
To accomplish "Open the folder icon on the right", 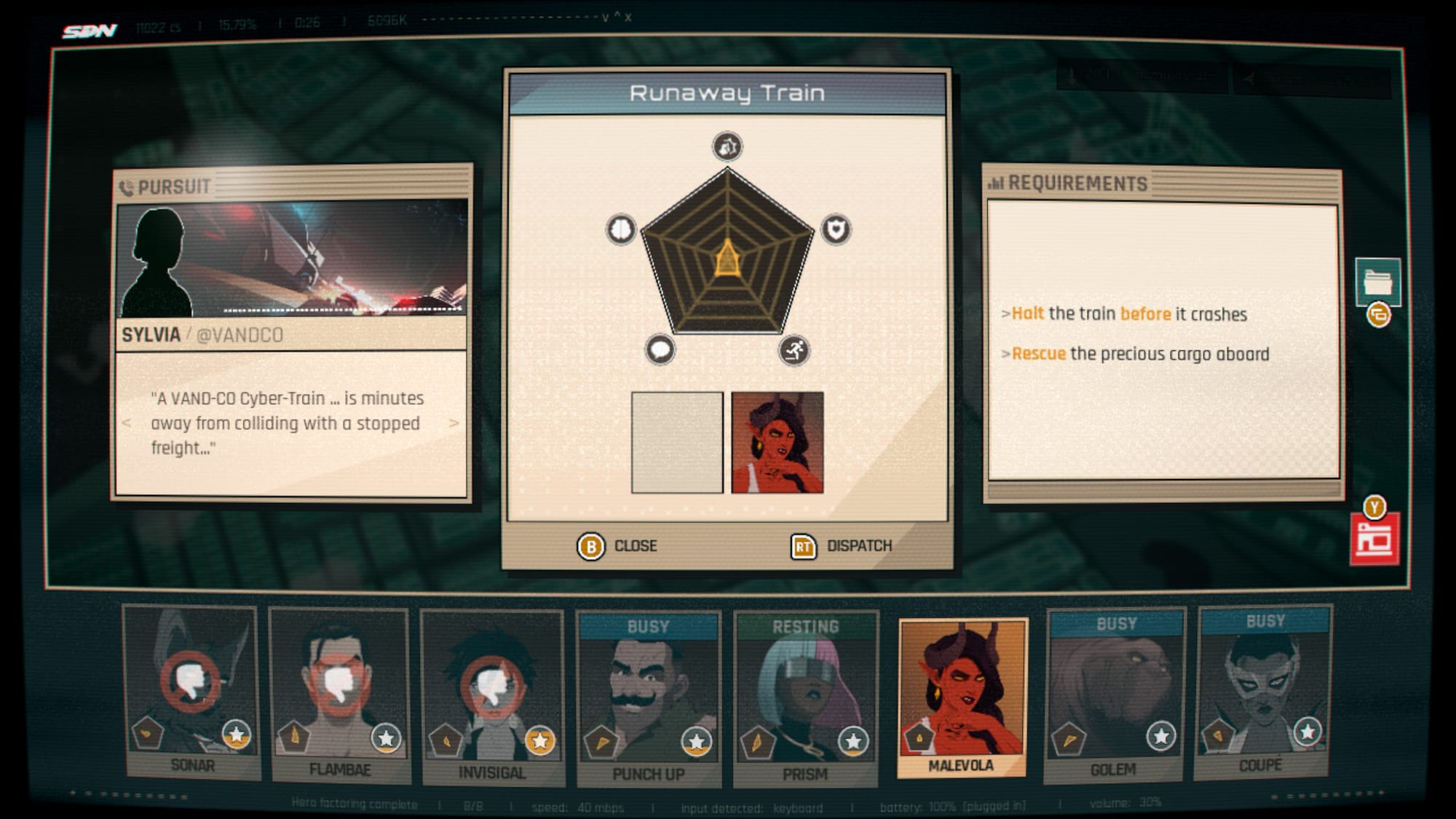I will pyautogui.click(x=1377, y=281).
